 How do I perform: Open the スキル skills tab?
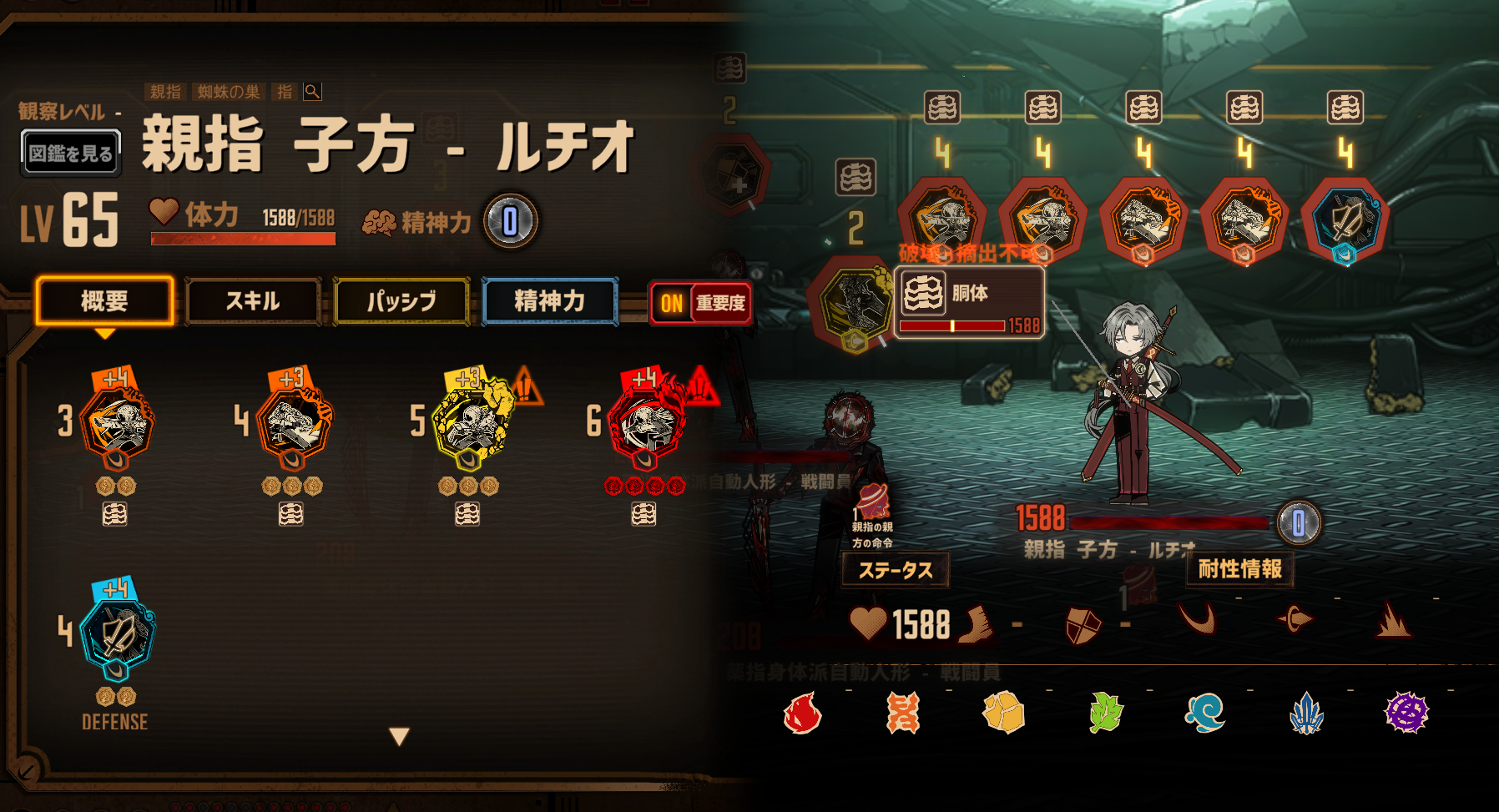[253, 300]
